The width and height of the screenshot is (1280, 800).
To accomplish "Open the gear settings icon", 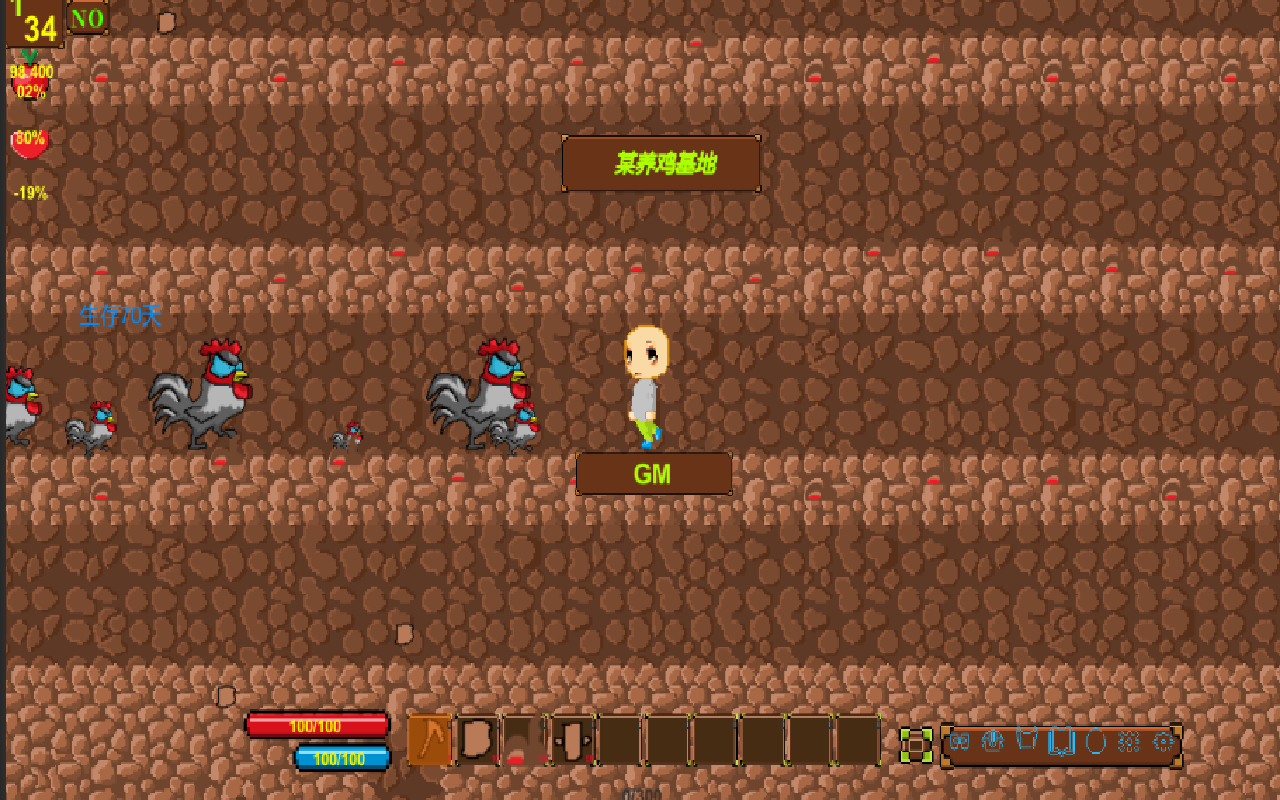I will pos(1163,742).
